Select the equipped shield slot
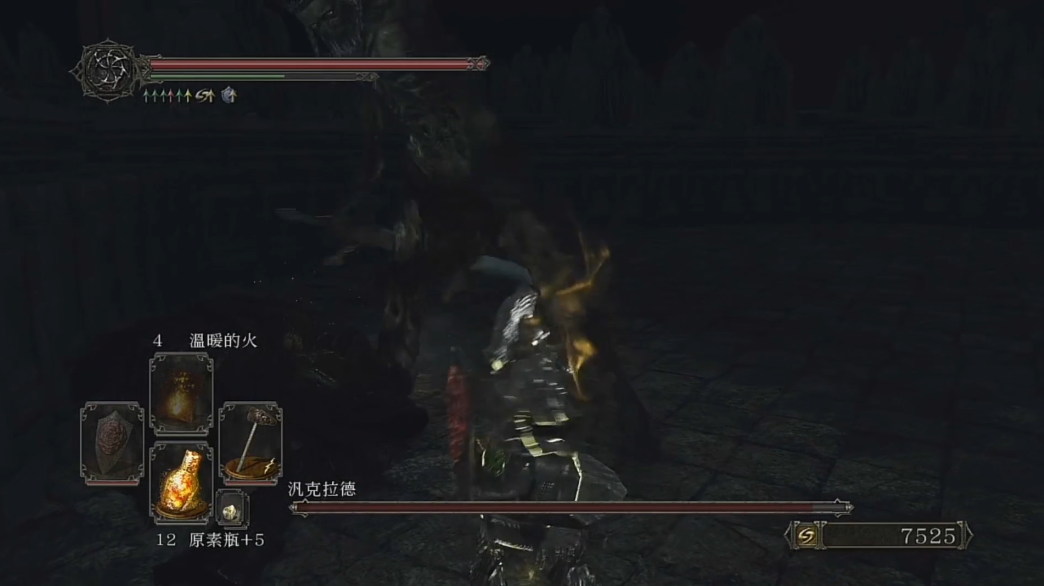1044x586 pixels. pos(112,442)
